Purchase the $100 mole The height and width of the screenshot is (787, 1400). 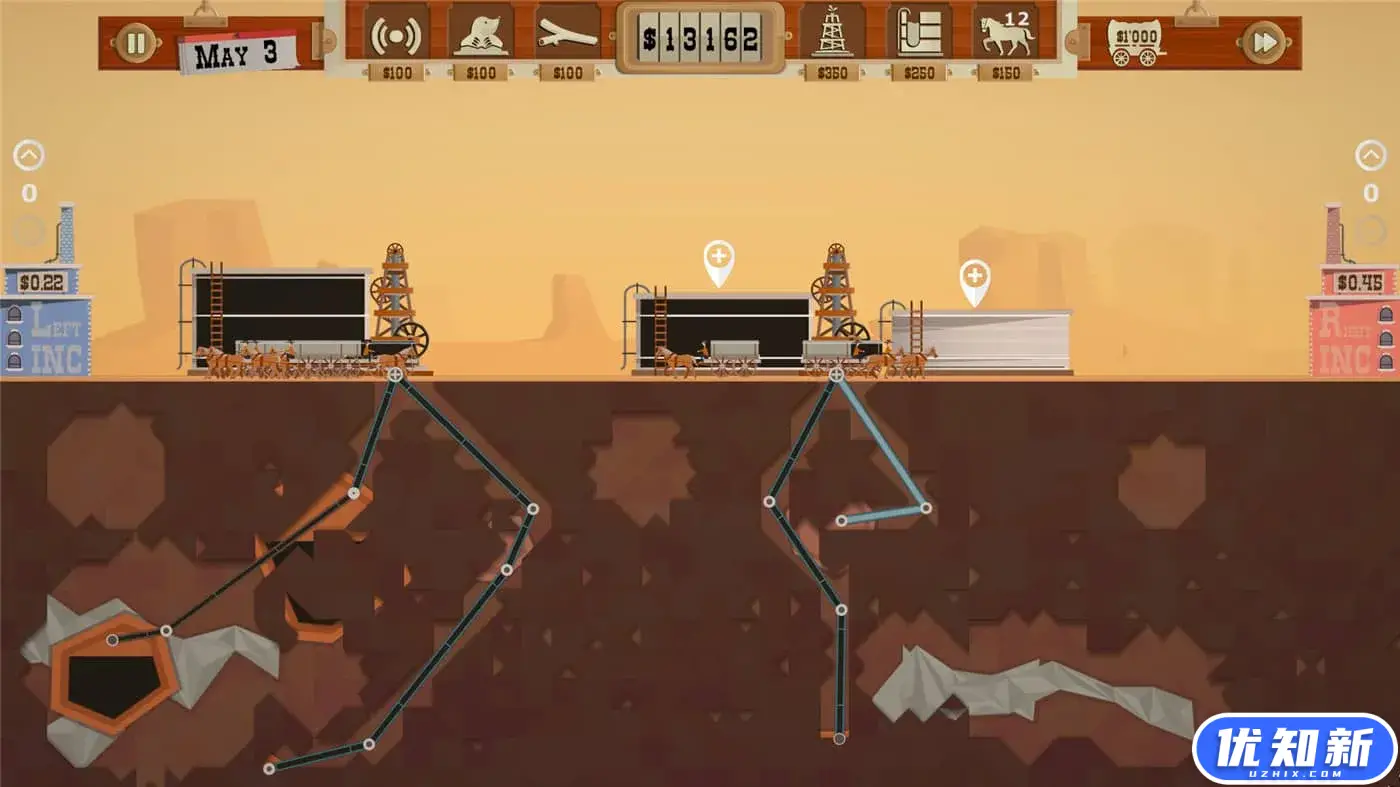481,35
